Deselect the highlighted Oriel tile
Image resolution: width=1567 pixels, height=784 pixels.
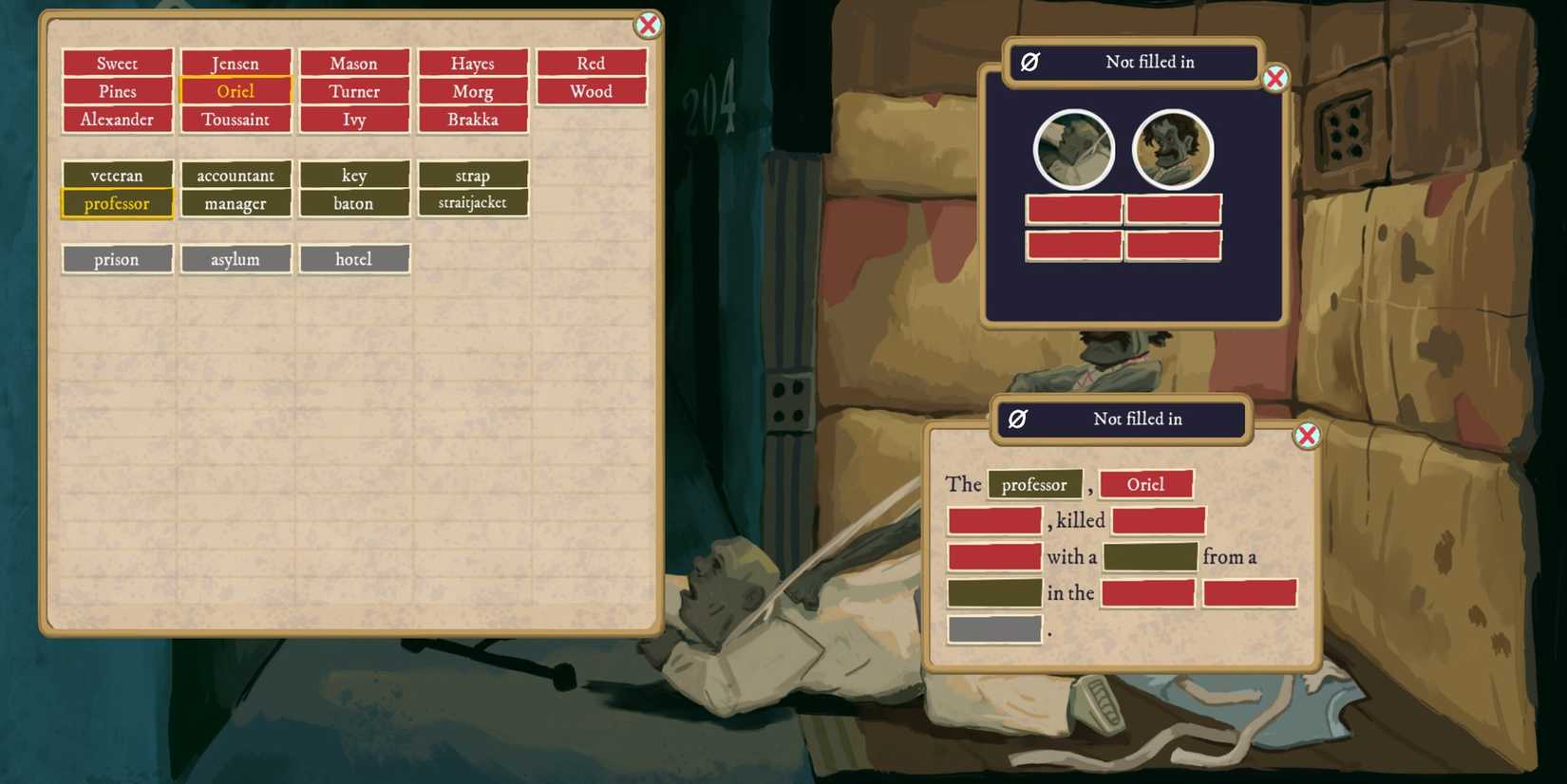[x=236, y=91]
